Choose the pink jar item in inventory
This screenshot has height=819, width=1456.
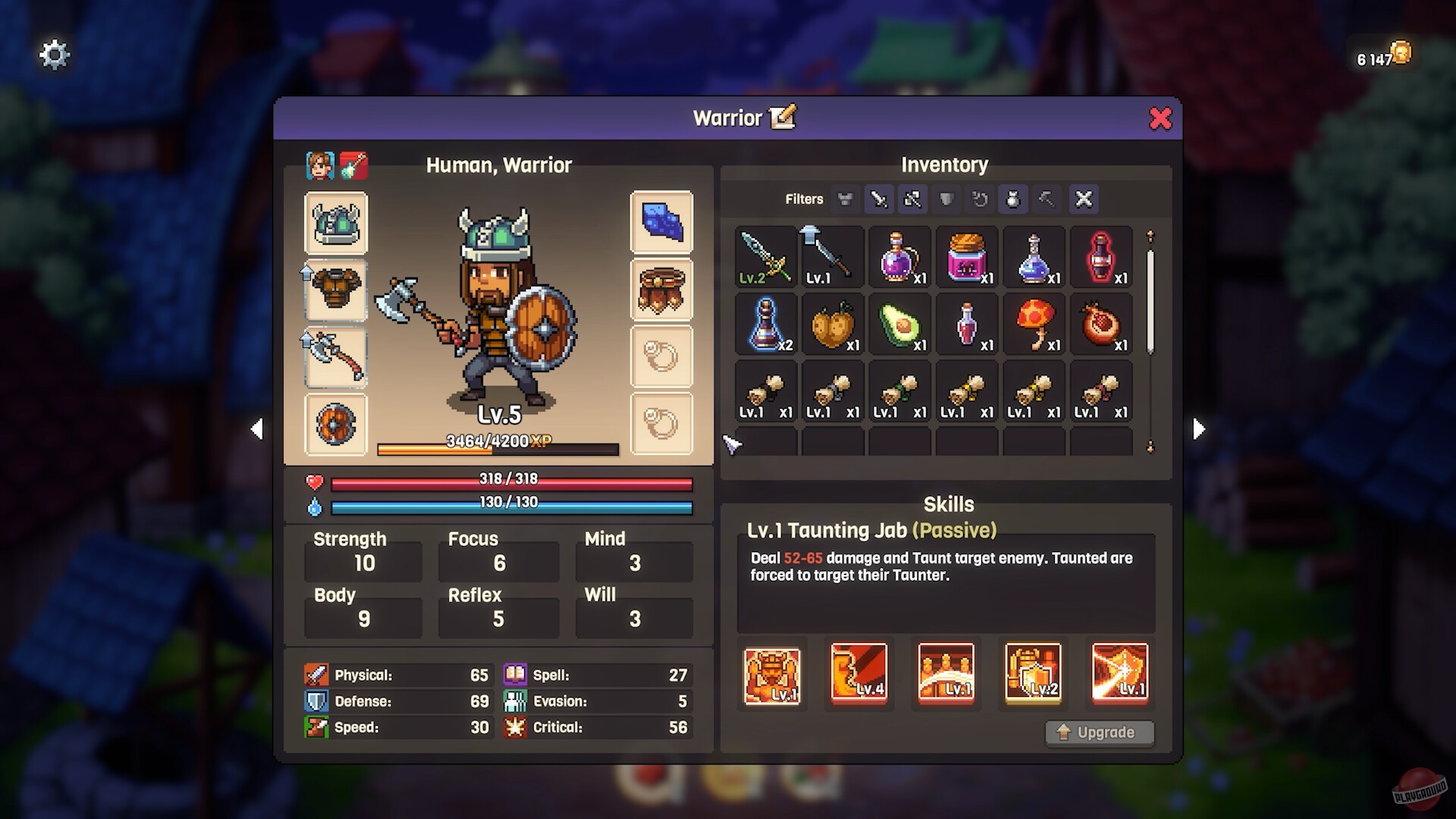(x=967, y=257)
